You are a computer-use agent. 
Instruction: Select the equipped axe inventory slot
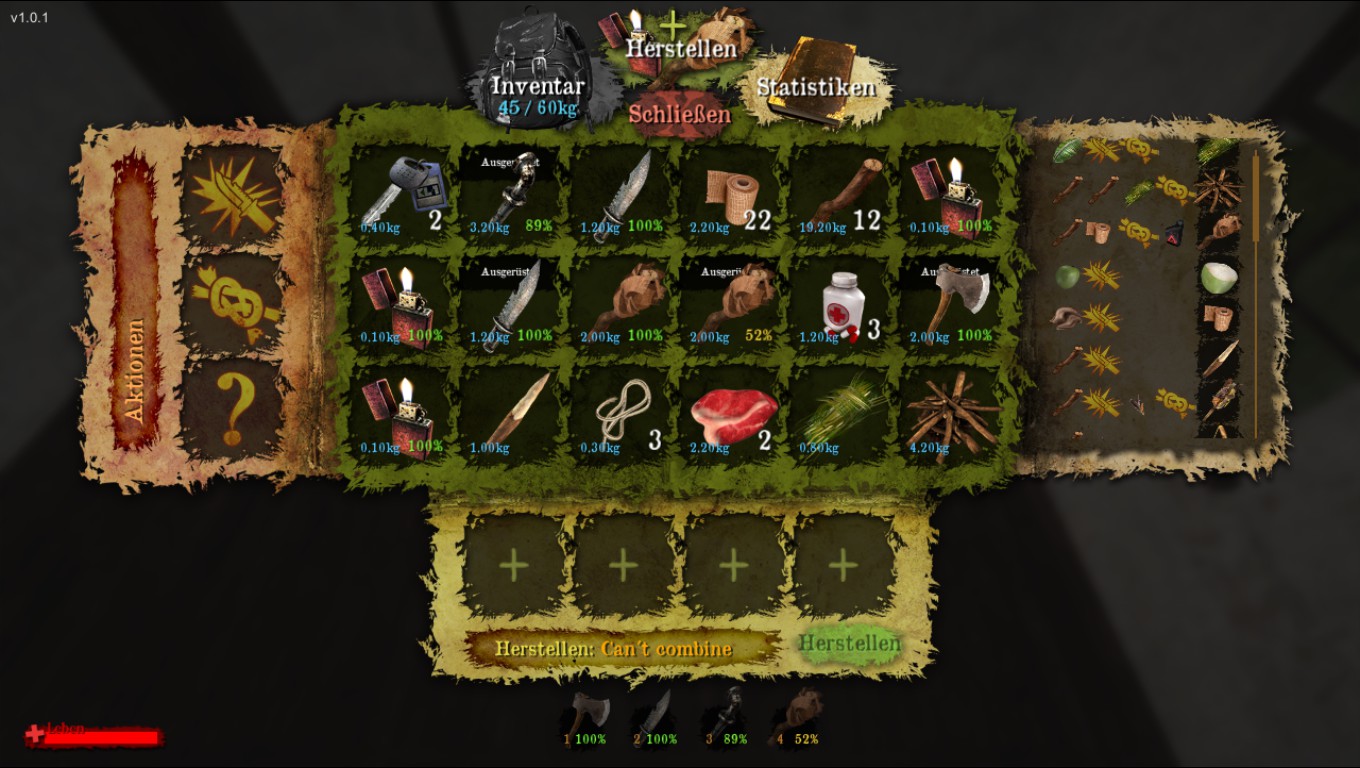click(952, 304)
